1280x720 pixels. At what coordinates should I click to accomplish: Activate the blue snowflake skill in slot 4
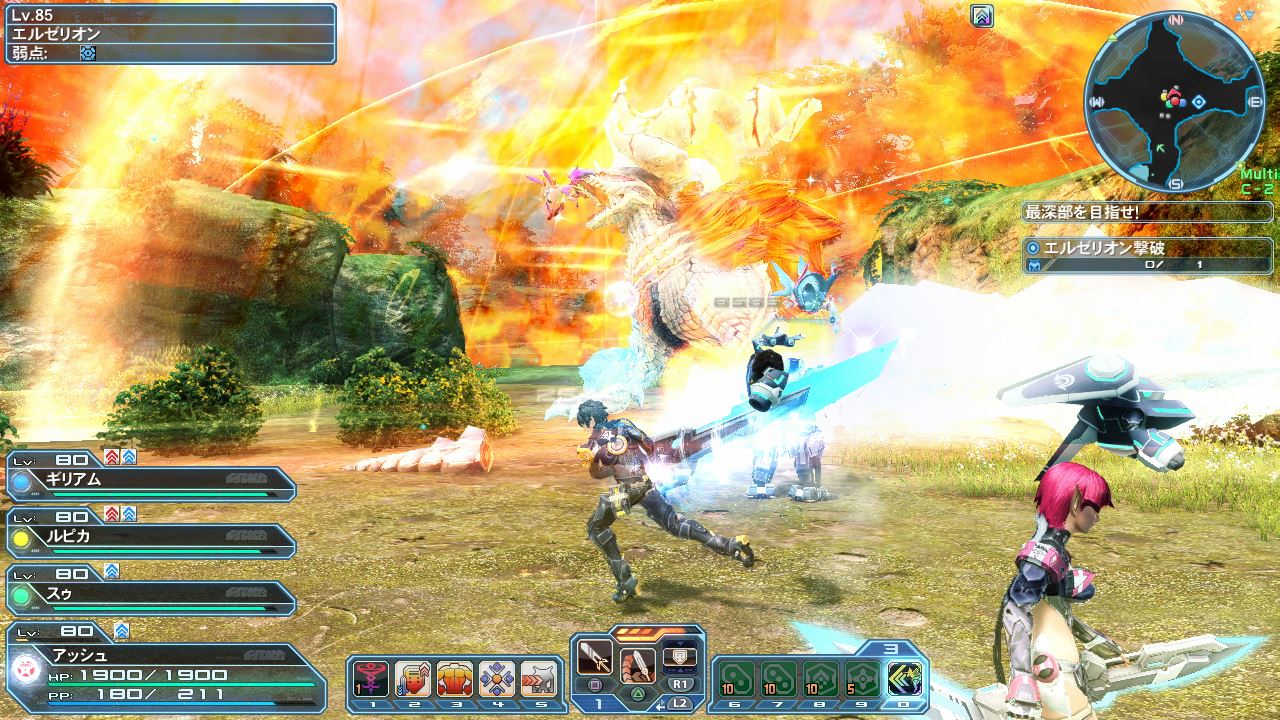497,678
